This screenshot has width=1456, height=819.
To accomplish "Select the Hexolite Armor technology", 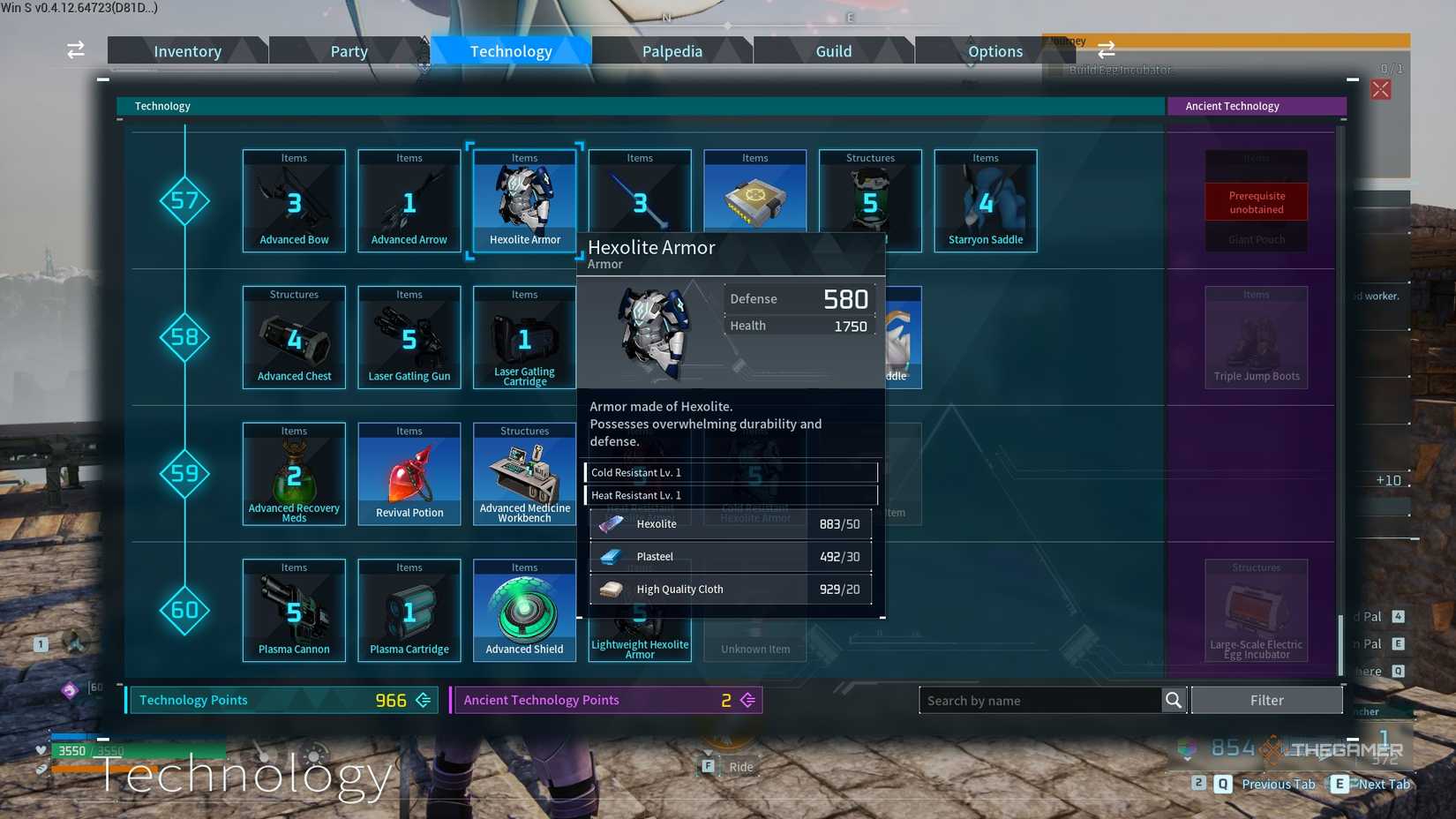I will 524,199.
